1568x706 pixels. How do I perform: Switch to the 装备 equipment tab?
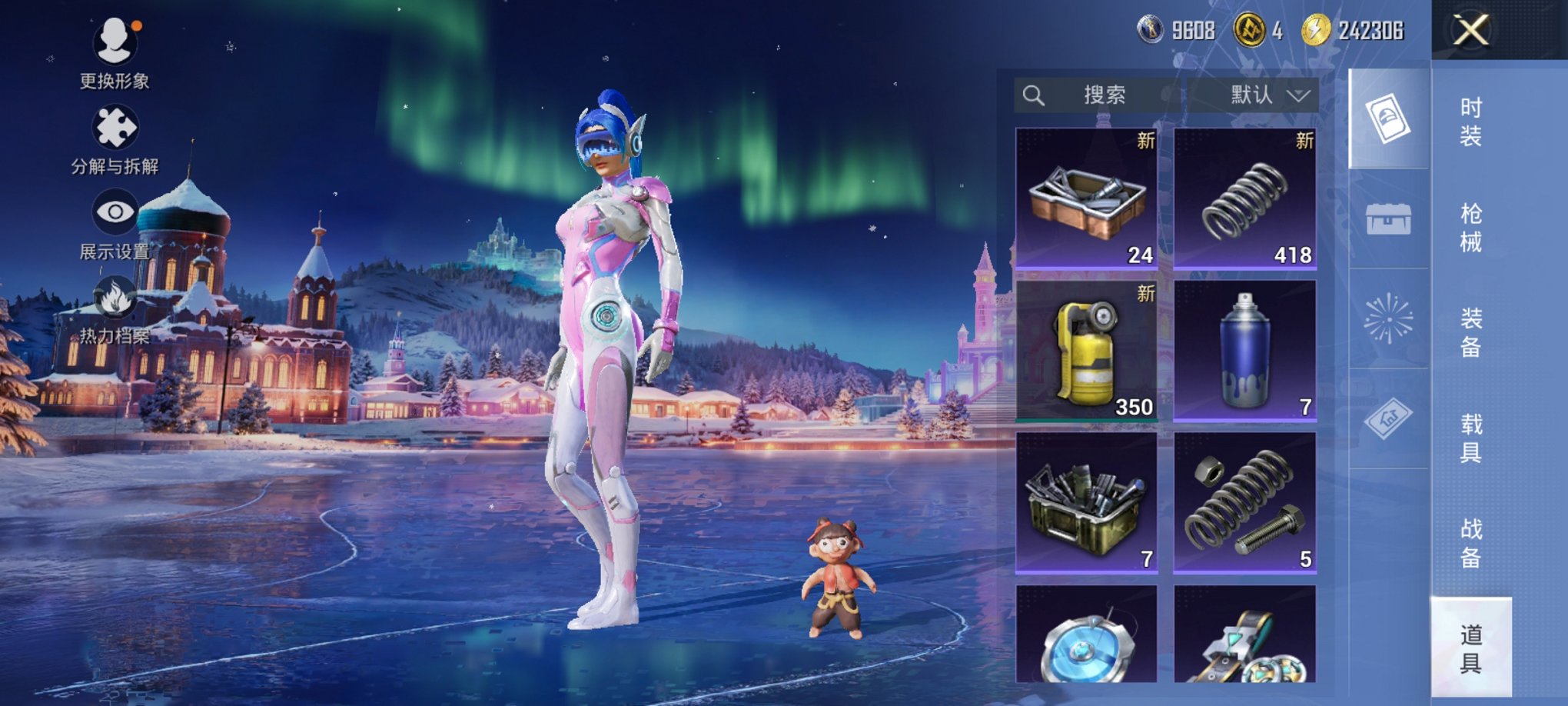click(x=1470, y=333)
